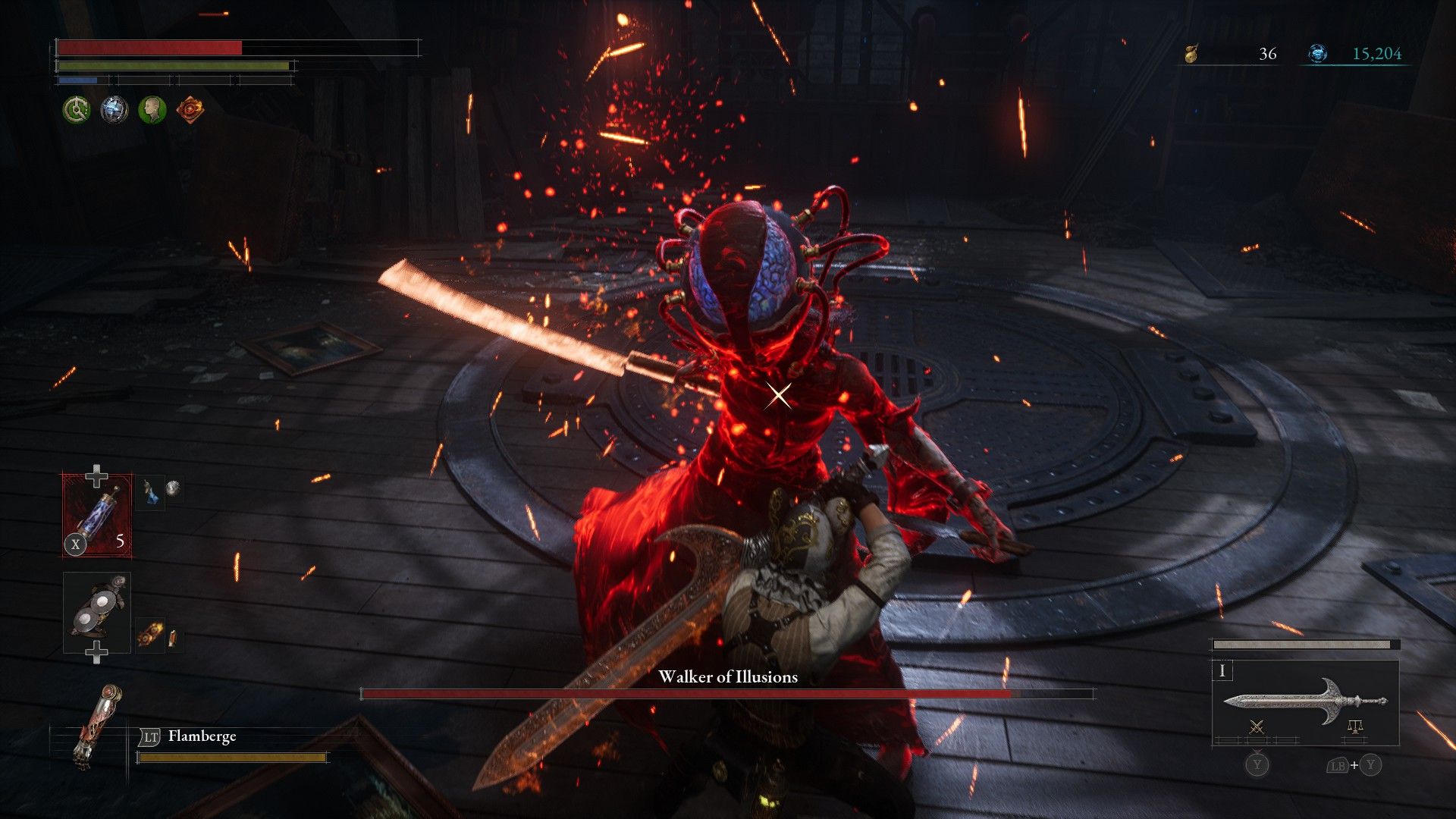Inspect the green head silhouette buff icon
1456x819 pixels.
pyautogui.click(x=152, y=110)
